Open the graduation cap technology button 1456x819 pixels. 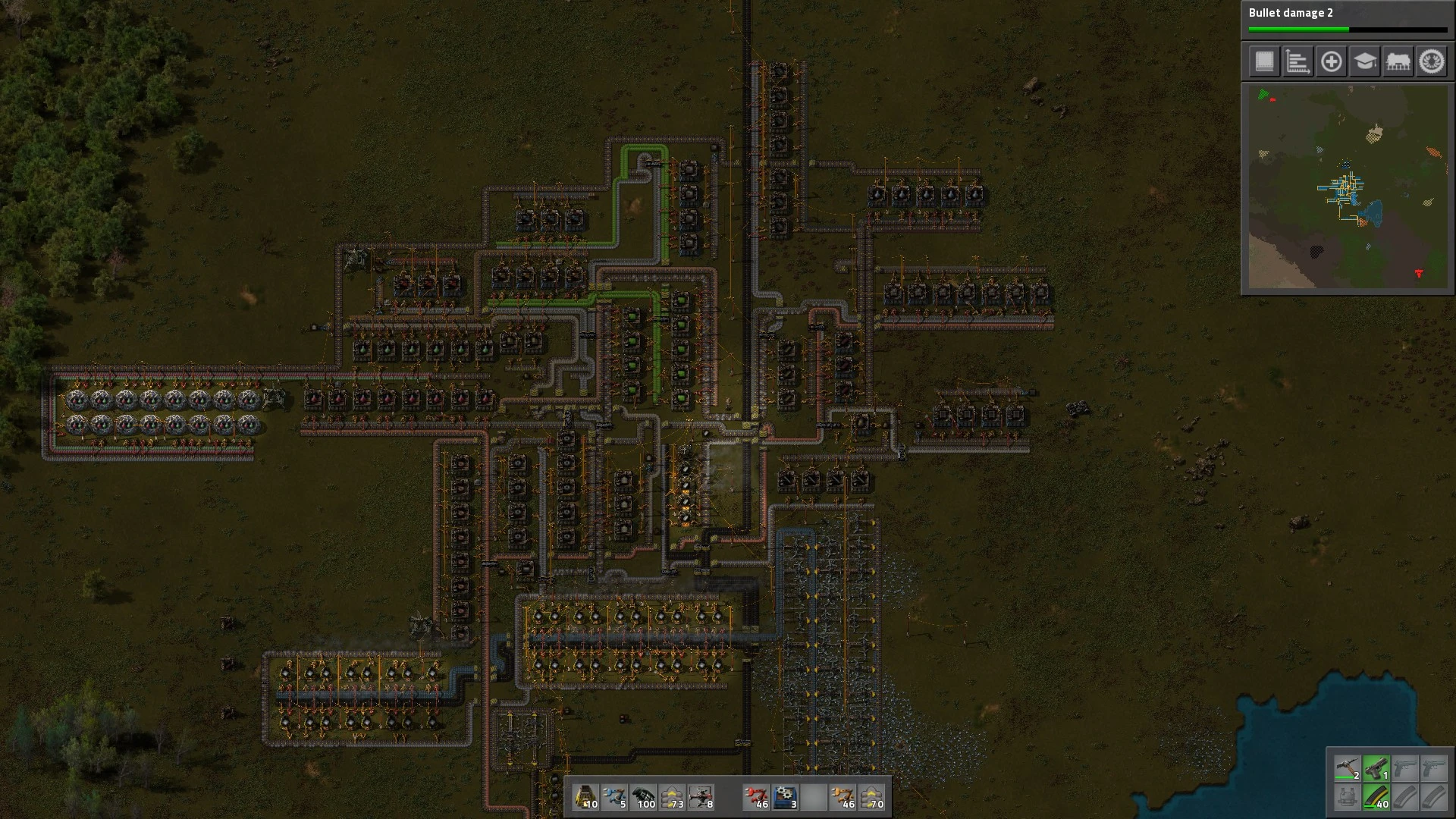pos(1364,61)
